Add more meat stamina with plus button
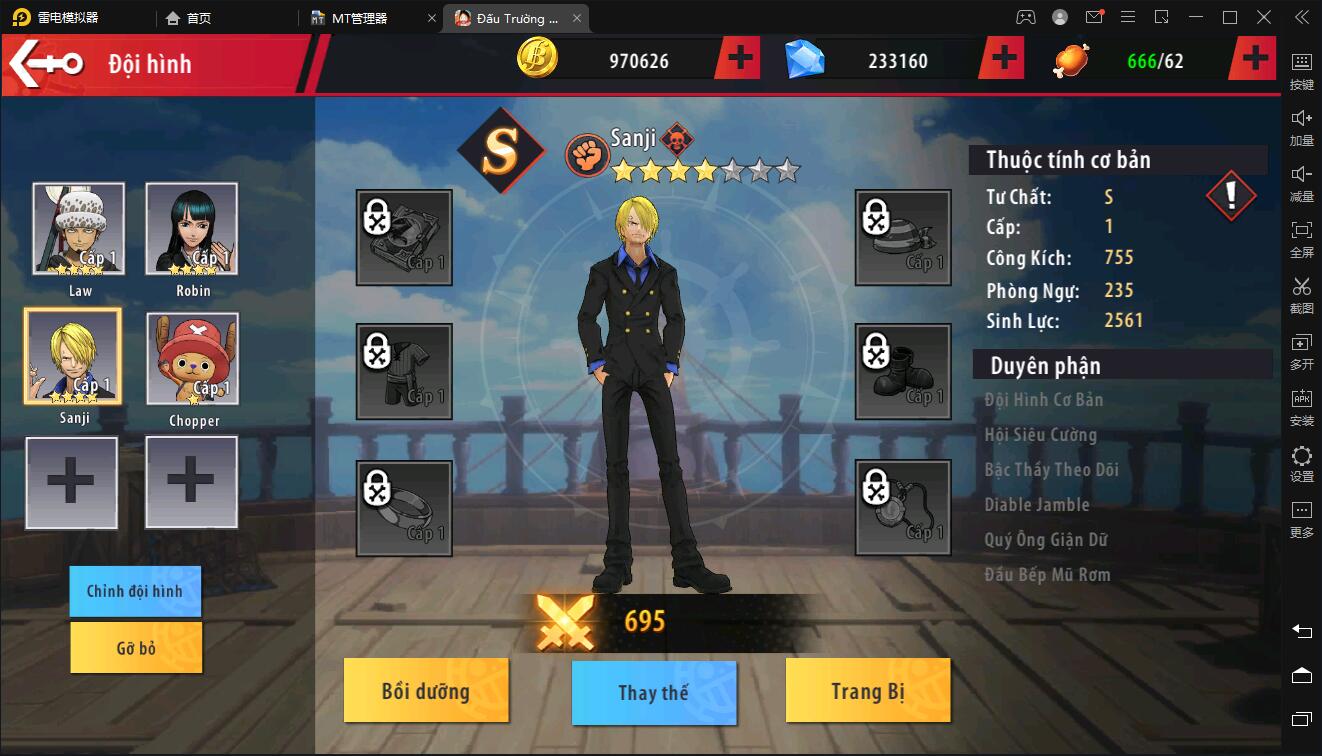Viewport: 1322px width, 756px height. [x=1256, y=60]
